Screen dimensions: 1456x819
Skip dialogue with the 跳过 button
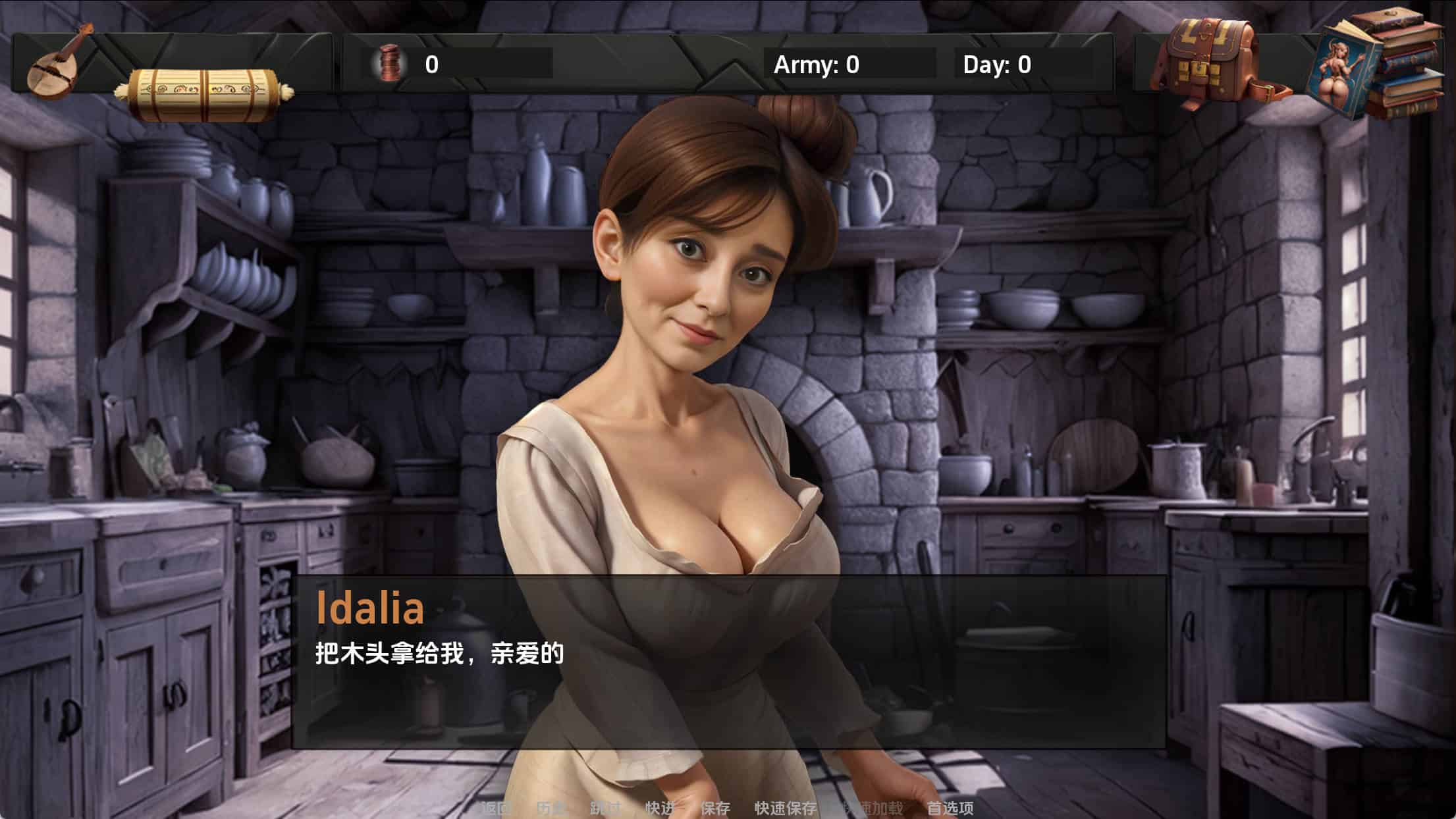tap(605, 808)
